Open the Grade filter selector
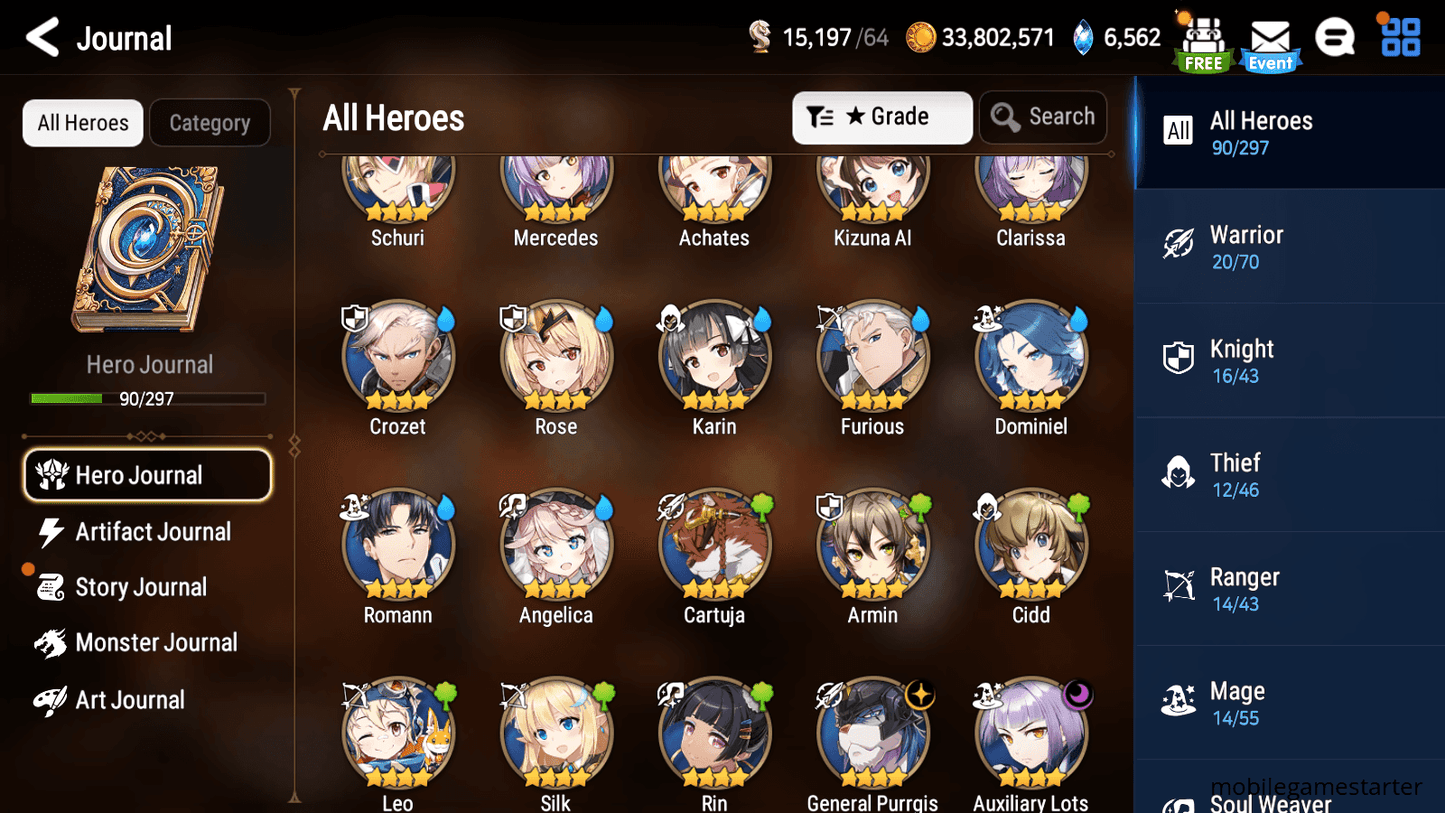This screenshot has height=813, width=1445. click(x=882, y=117)
